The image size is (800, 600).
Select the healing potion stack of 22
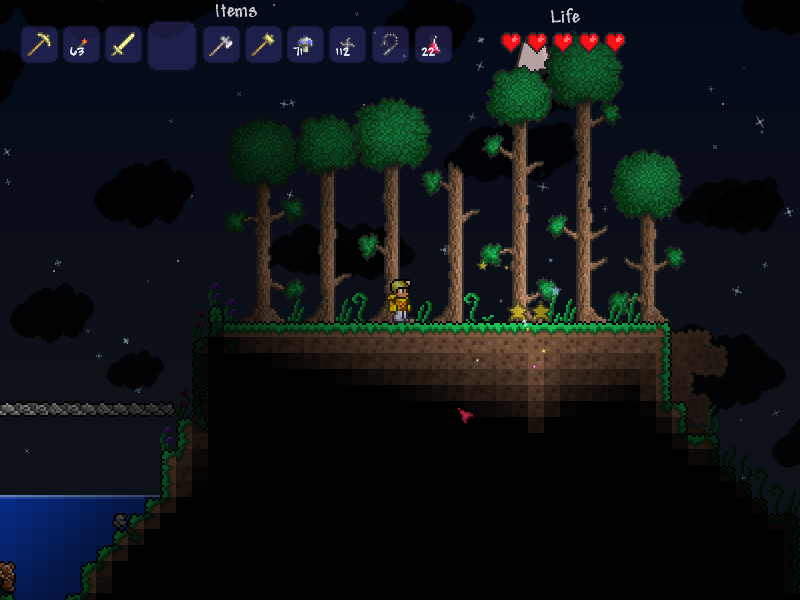click(432, 45)
